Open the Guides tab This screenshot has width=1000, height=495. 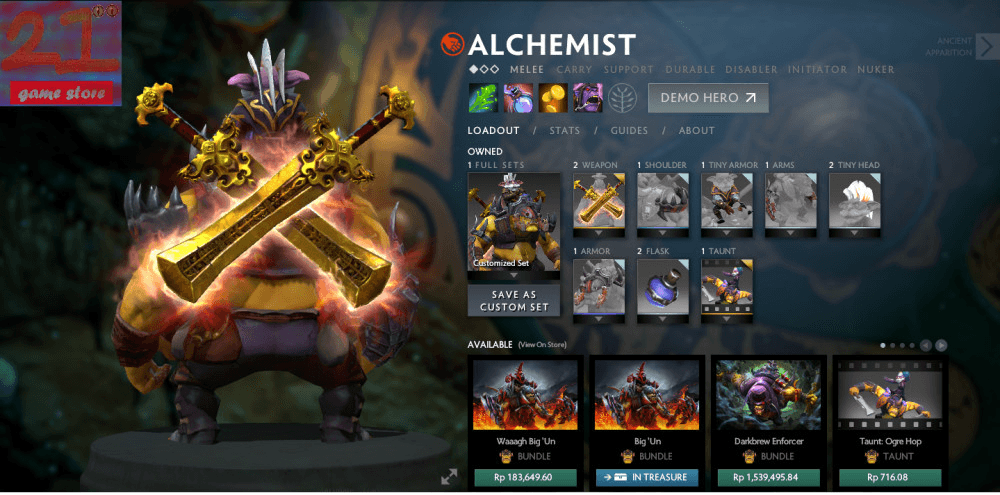[630, 131]
